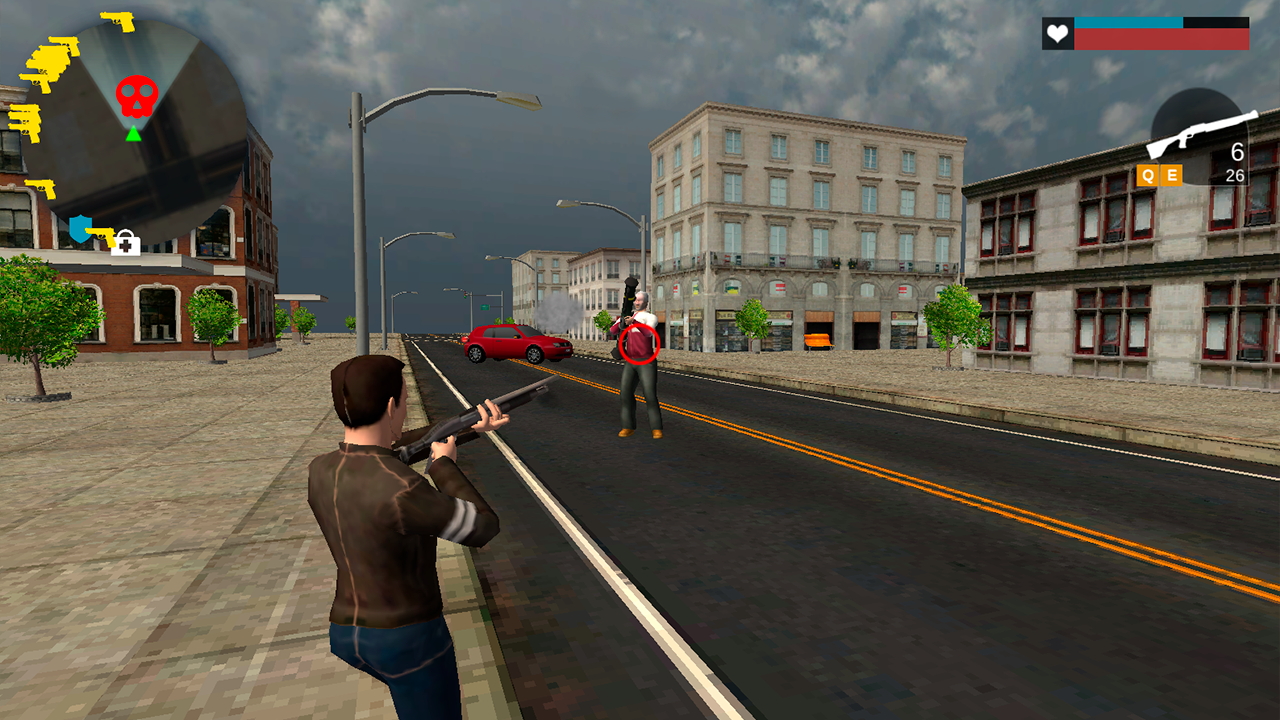The width and height of the screenshot is (1280, 720).
Task: Click the red skull marker on the minimap
Action: (136, 96)
